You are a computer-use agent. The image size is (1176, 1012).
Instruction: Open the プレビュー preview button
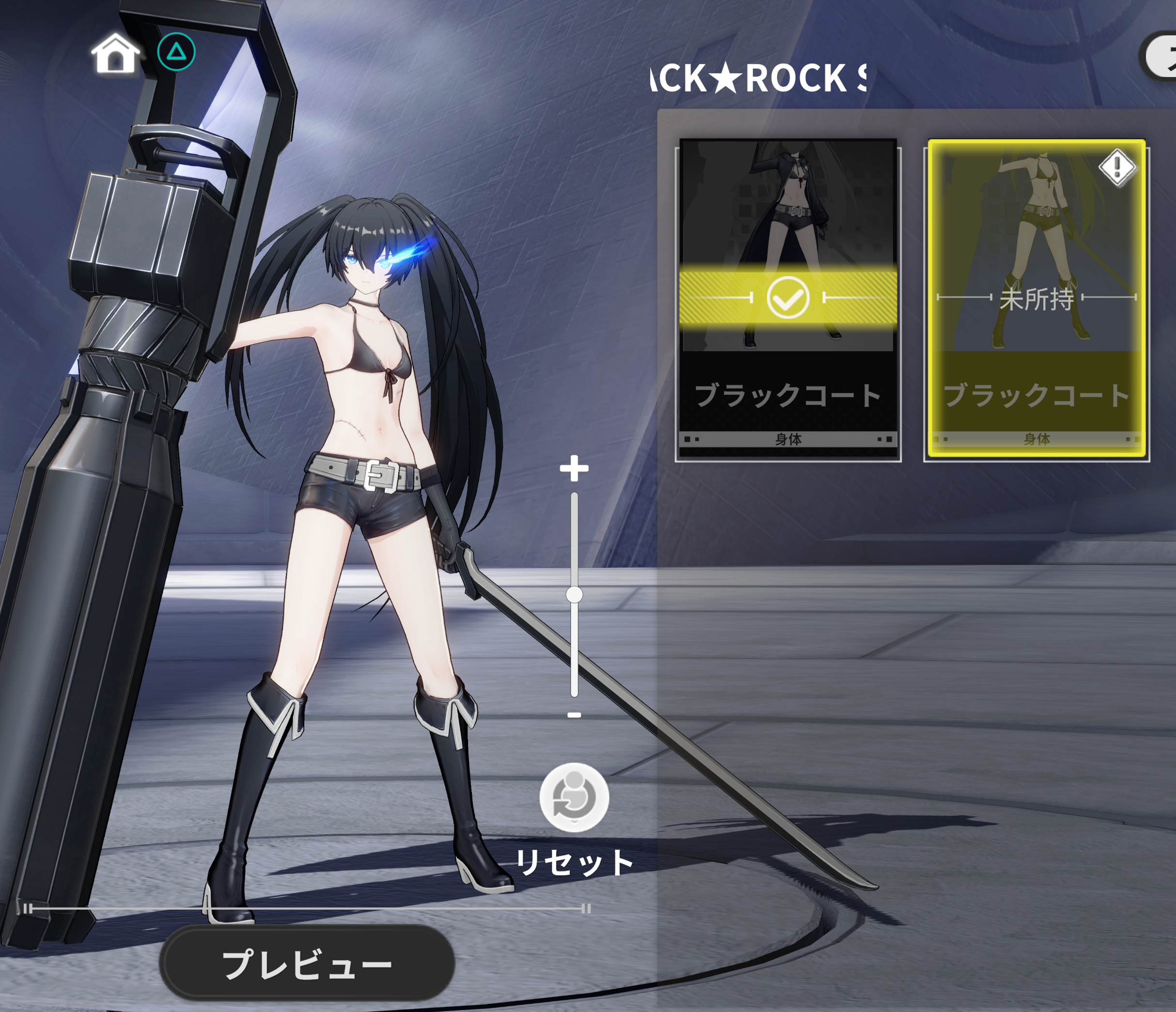coord(307,963)
